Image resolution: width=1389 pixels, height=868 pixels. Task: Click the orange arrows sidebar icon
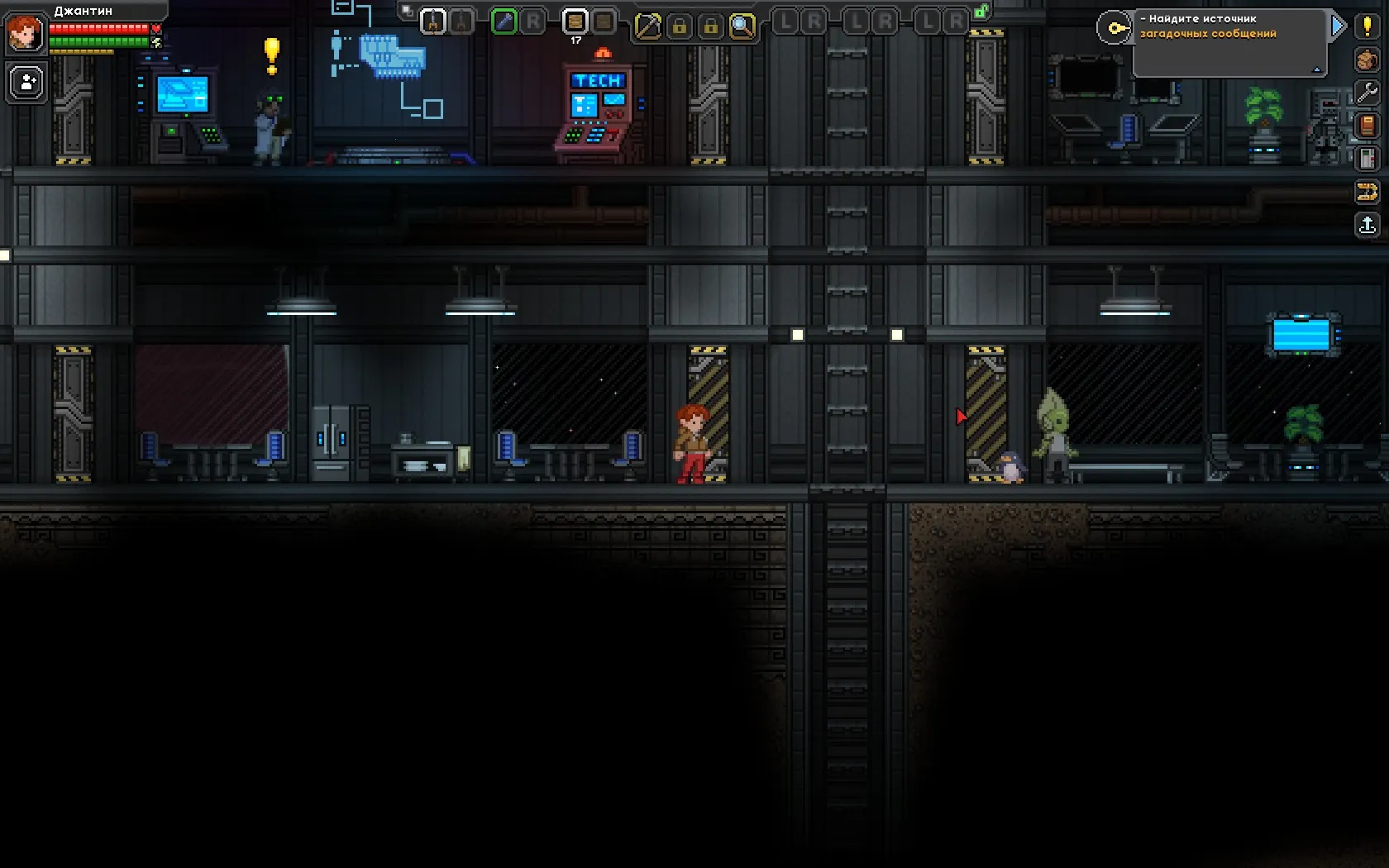1368,193
